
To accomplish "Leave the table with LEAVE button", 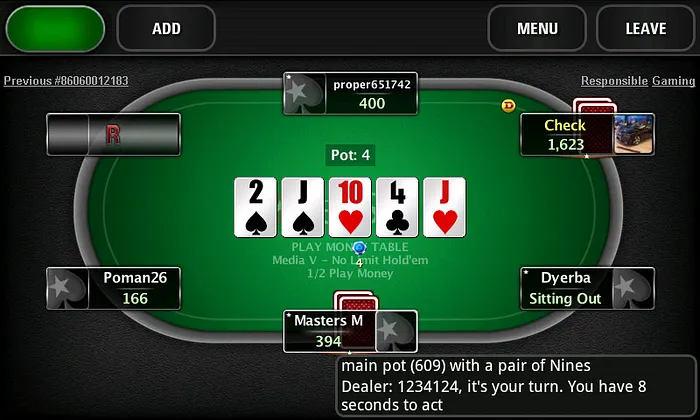I will [x=645, y=28].
